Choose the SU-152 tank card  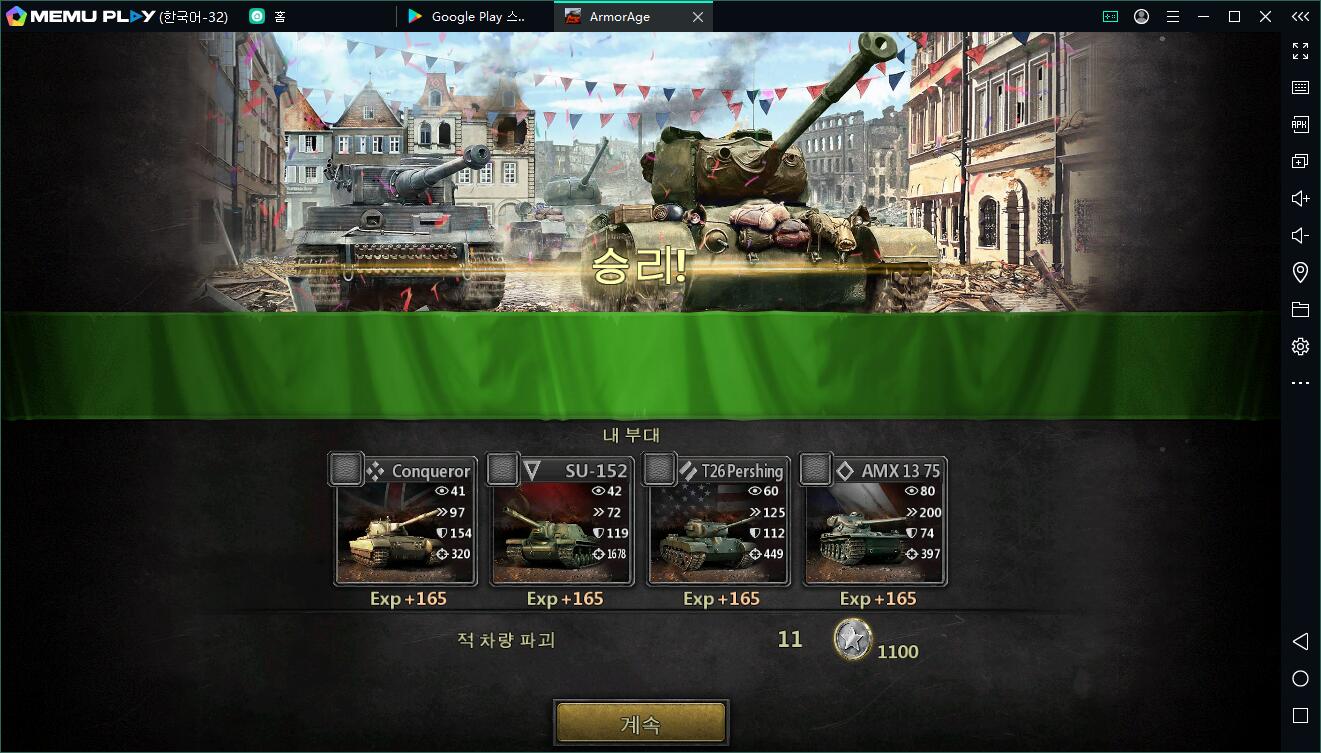(x=560, y=522)
